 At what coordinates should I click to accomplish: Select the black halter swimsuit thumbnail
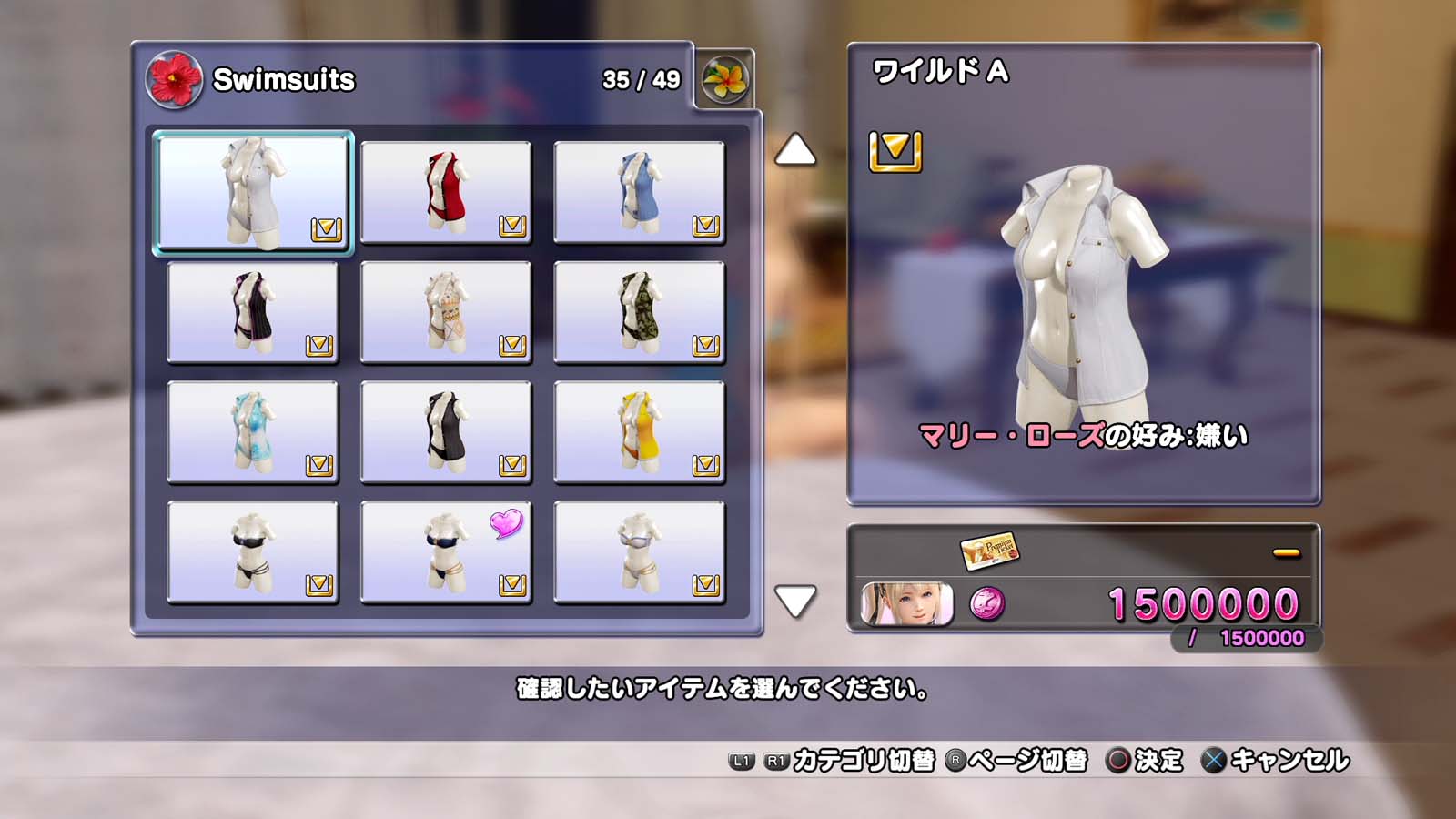446,430
